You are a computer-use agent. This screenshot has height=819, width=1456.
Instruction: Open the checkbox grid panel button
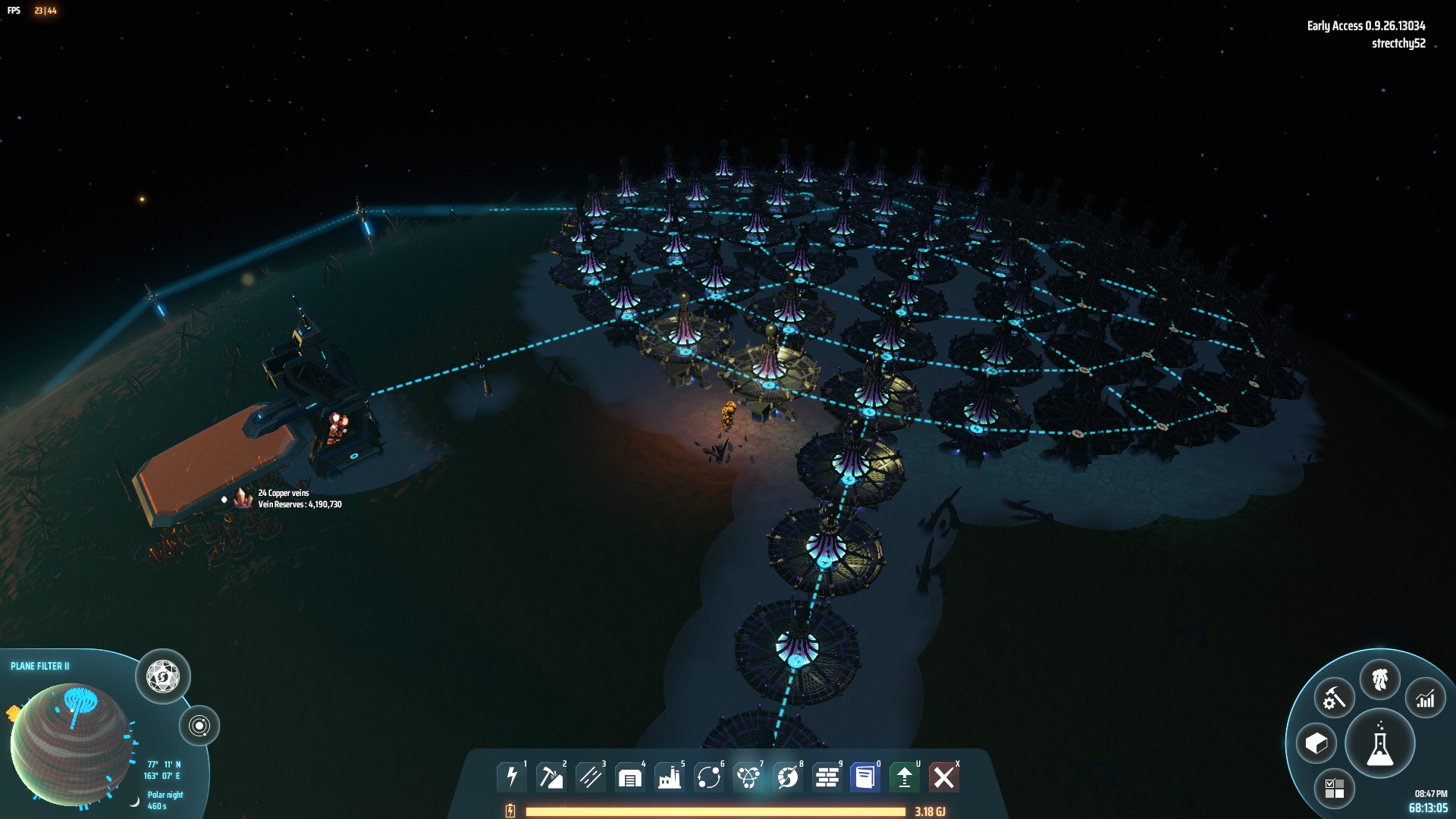[1334, 788]
